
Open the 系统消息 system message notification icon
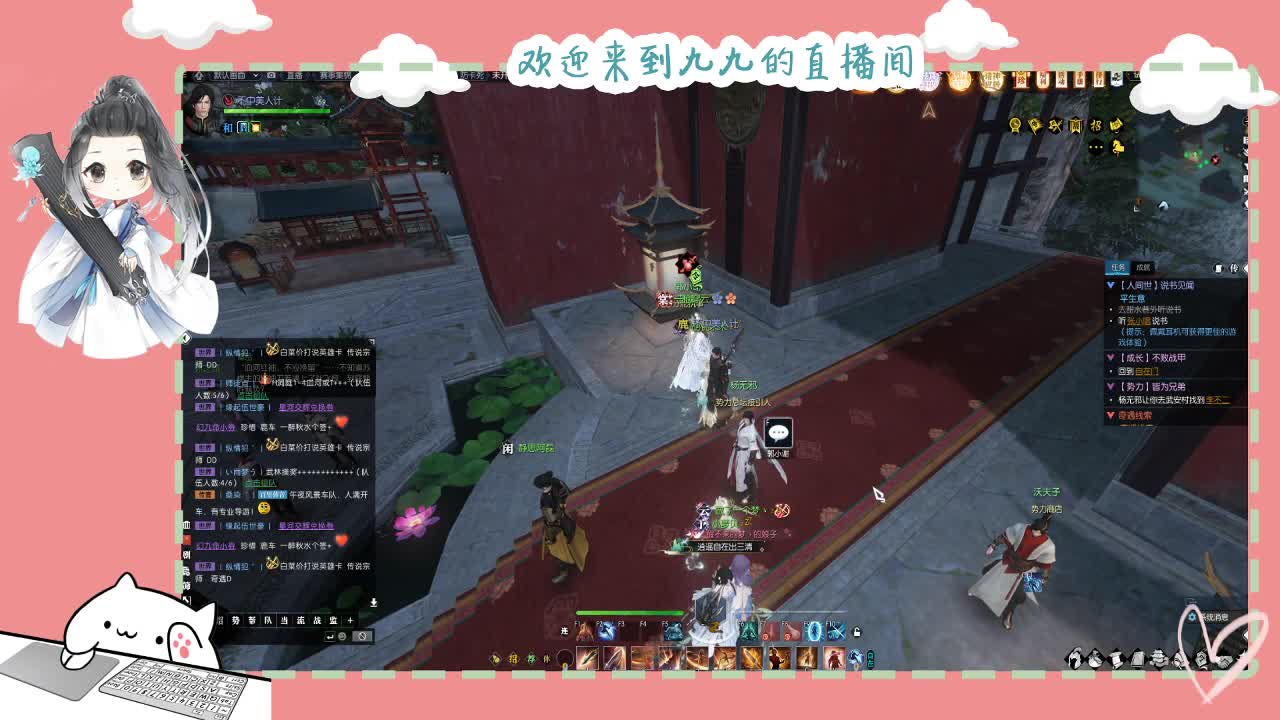(1192, 617)
